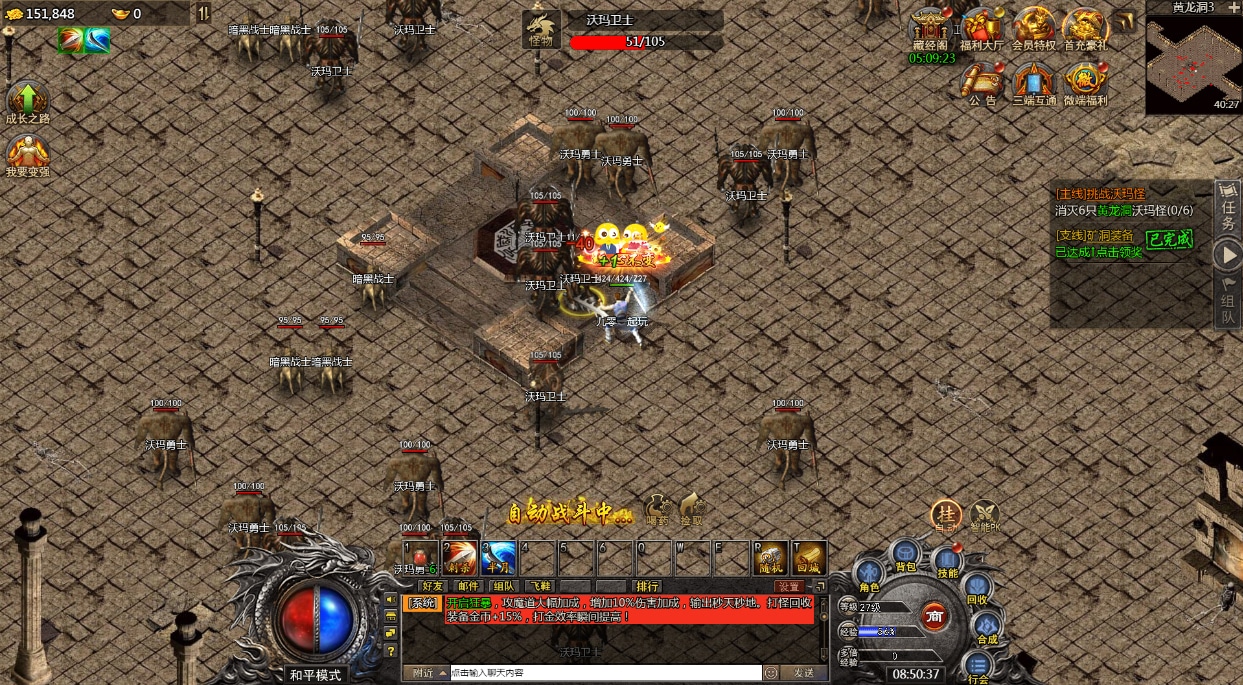
Task: Send the chat message with 发送
Action: click(803, 673)
